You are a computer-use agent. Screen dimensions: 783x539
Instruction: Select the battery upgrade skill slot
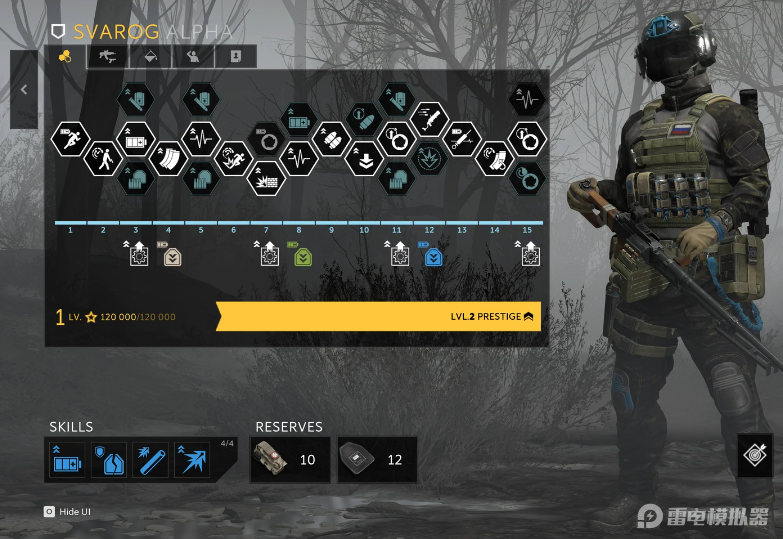click(x=67, y=461)
